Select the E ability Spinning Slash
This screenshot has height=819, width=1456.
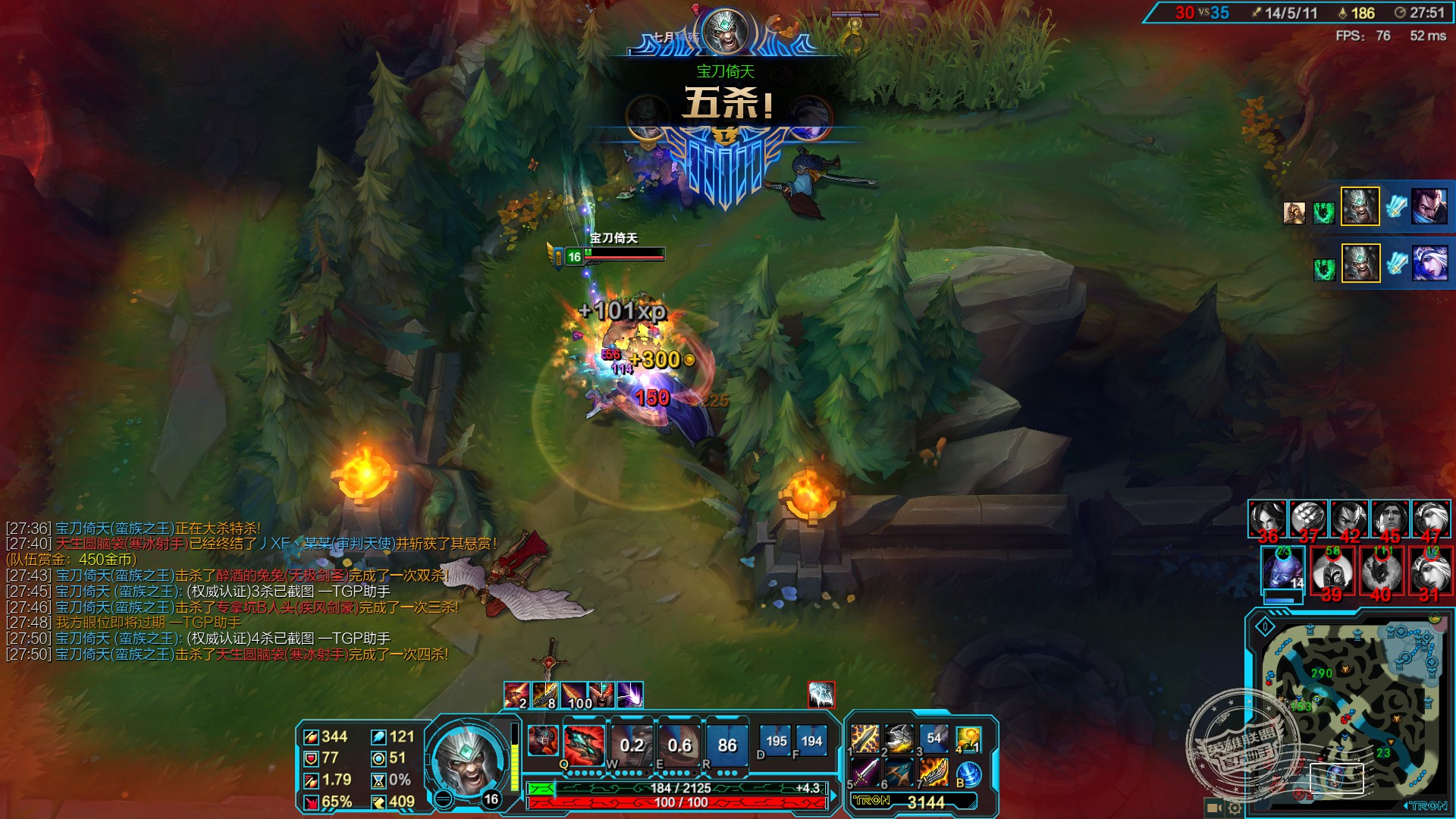pyautogui.click(x=679, y=745)
